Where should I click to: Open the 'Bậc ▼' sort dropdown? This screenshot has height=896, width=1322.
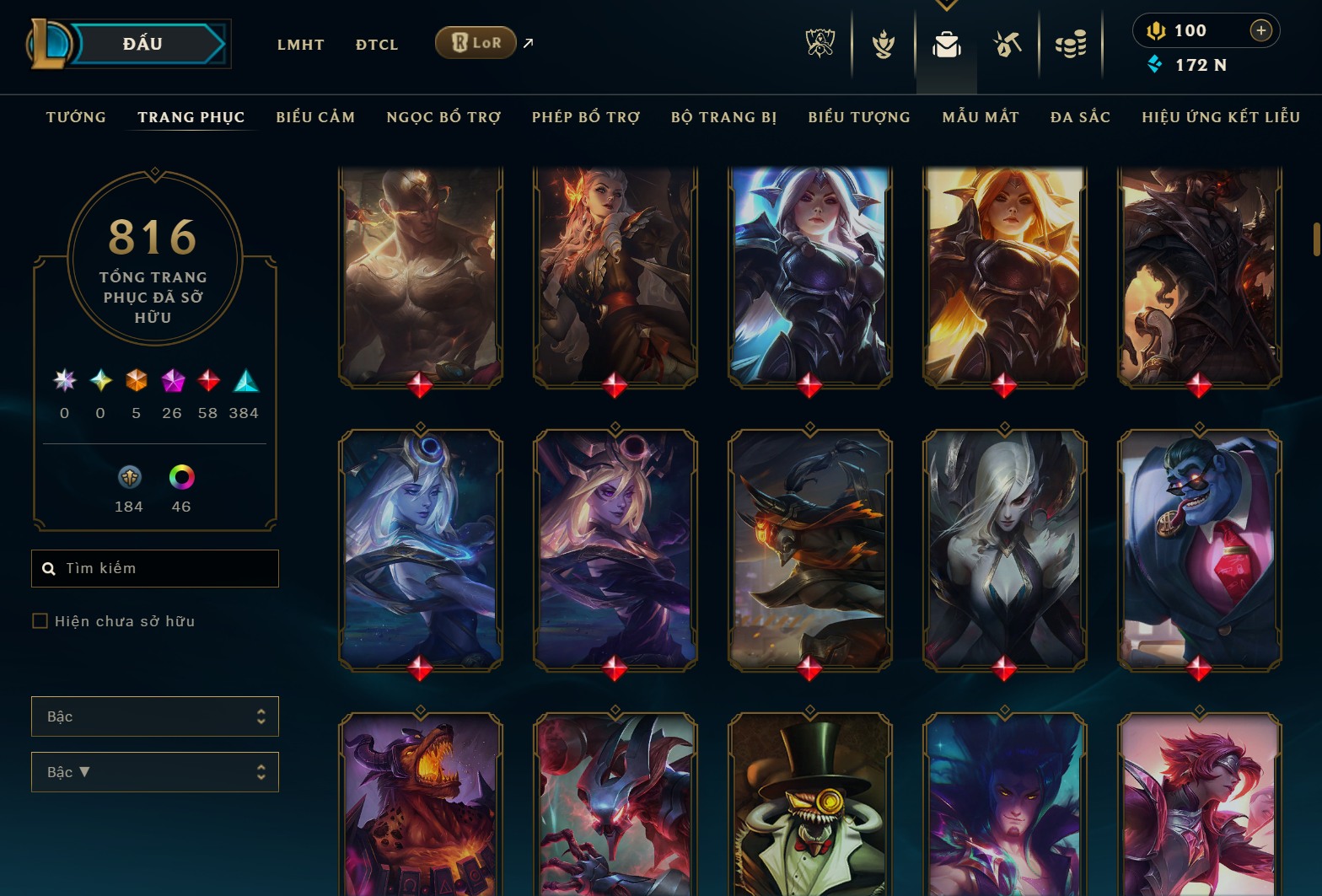(154, 771)
